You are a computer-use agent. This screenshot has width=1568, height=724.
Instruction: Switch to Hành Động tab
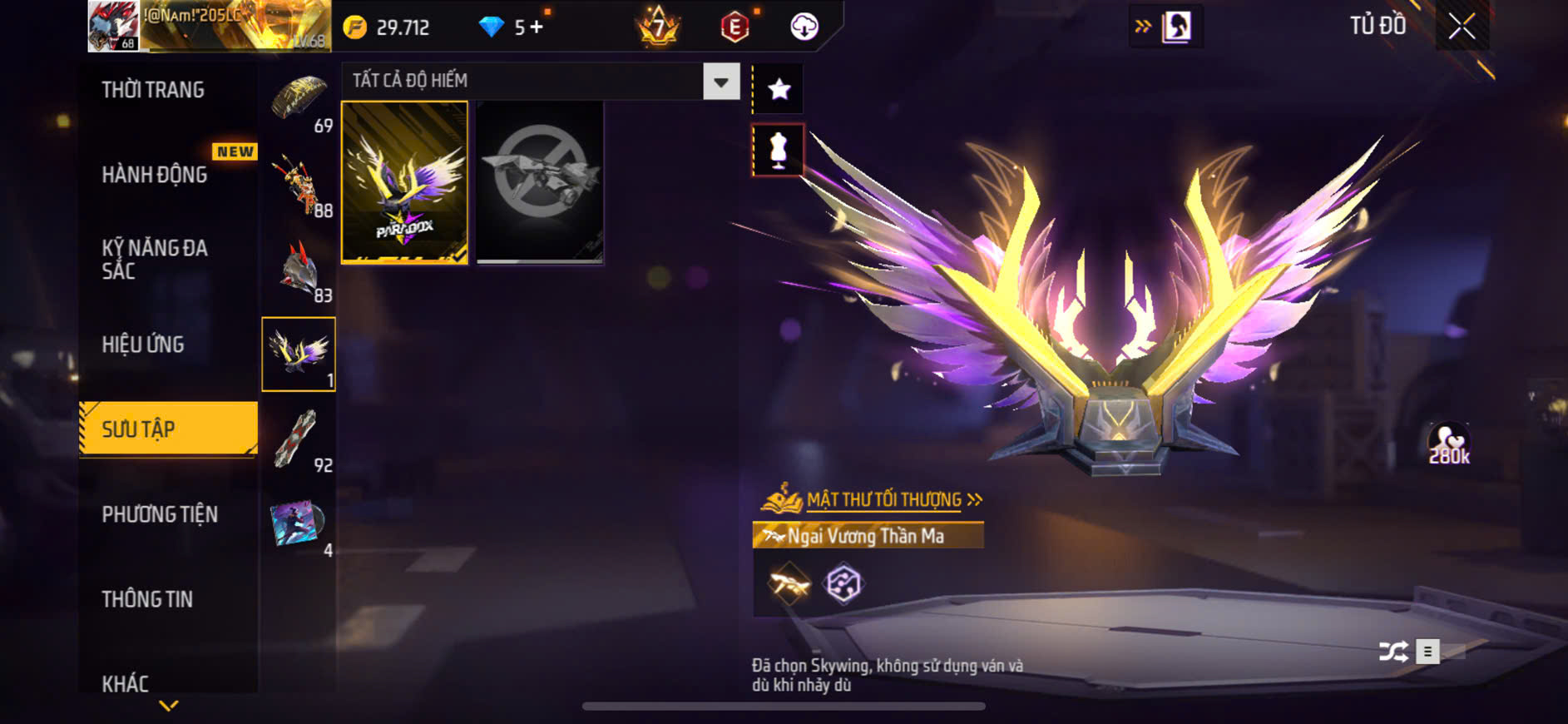point(155,175)
